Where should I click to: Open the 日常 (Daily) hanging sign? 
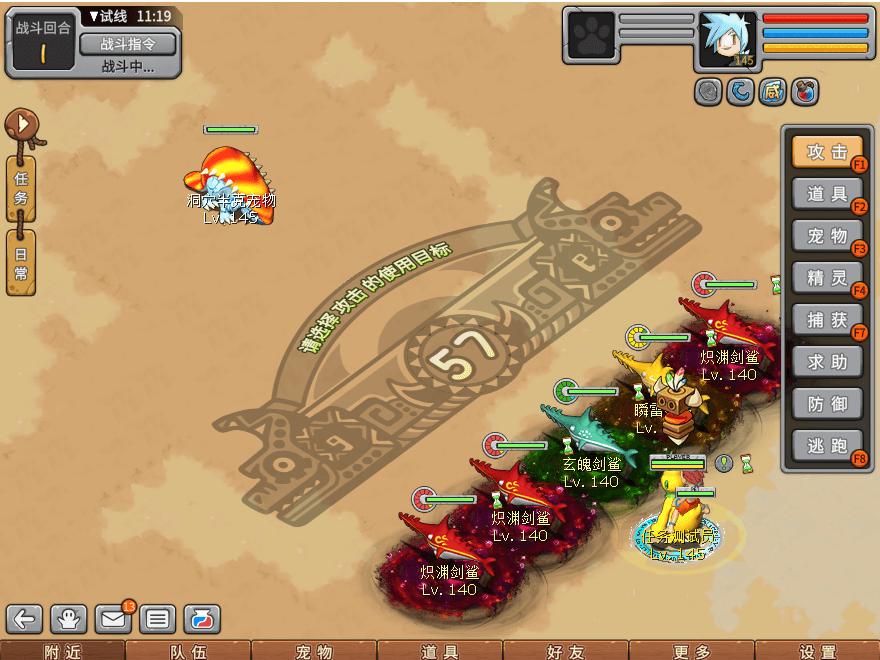(x=21, y=262)
